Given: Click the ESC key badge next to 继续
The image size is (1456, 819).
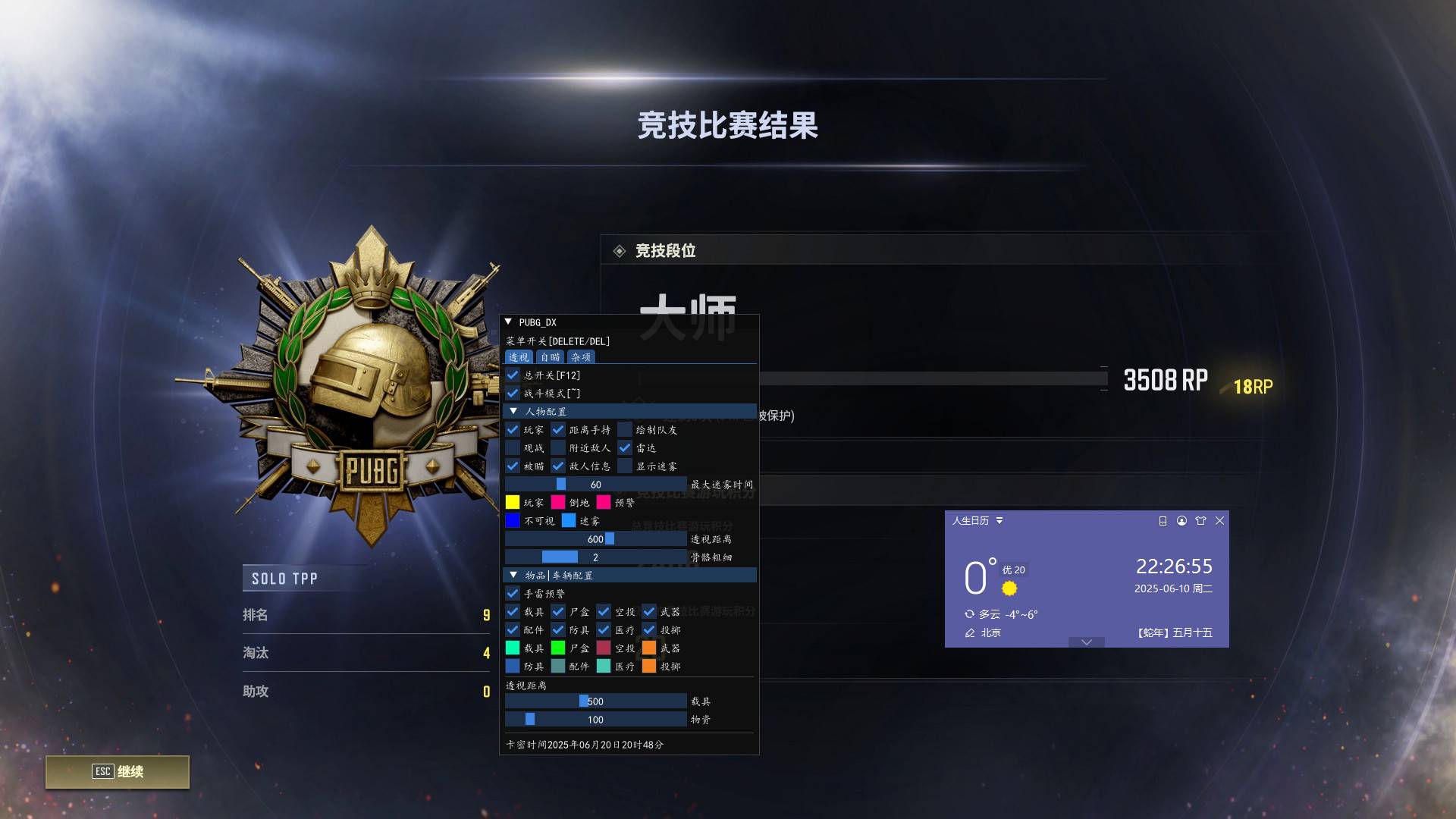Looking at the screenshot, I should 102,771.
